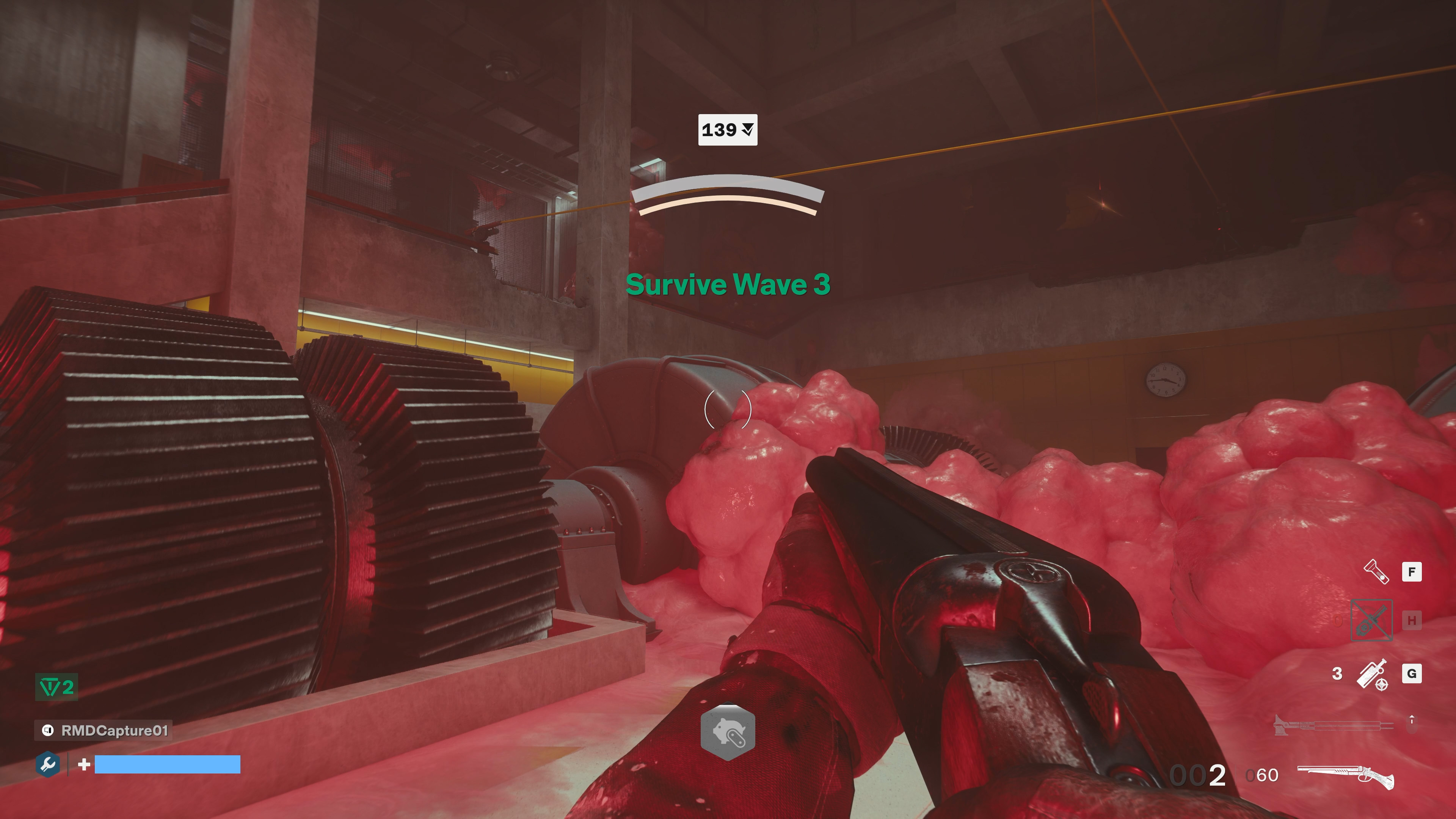This screenshot has width=1456, height=819.
Task: Click the crossed-out melee weapon icon
Action: [x=1372, y=620]
